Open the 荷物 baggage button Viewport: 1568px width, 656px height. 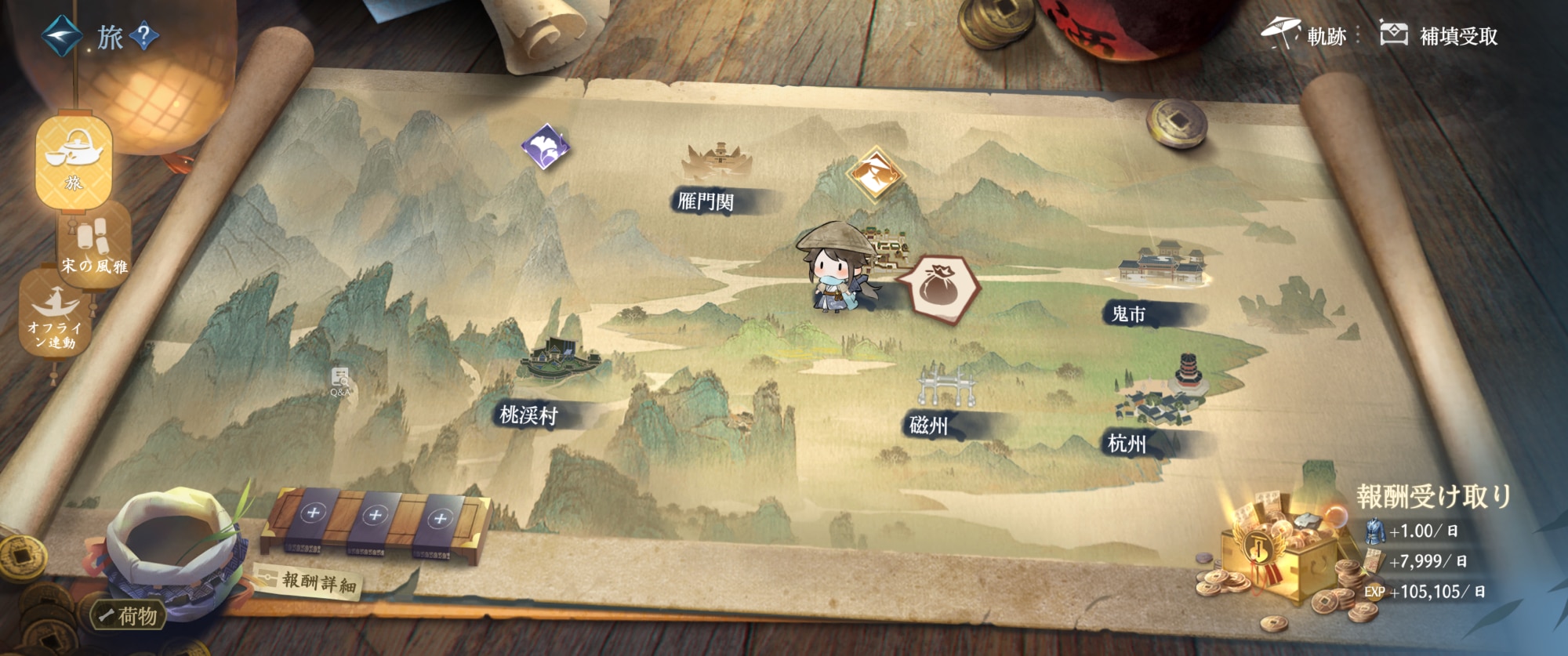click(x=129, y=616)
